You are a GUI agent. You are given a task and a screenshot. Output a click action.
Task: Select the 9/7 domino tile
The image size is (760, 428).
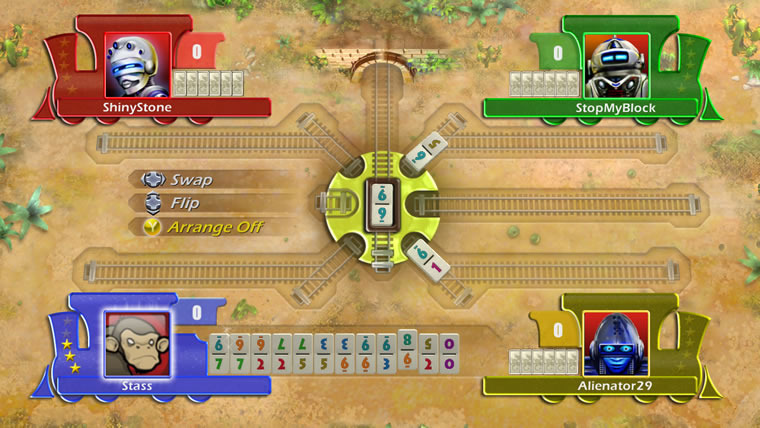(239, 352)
